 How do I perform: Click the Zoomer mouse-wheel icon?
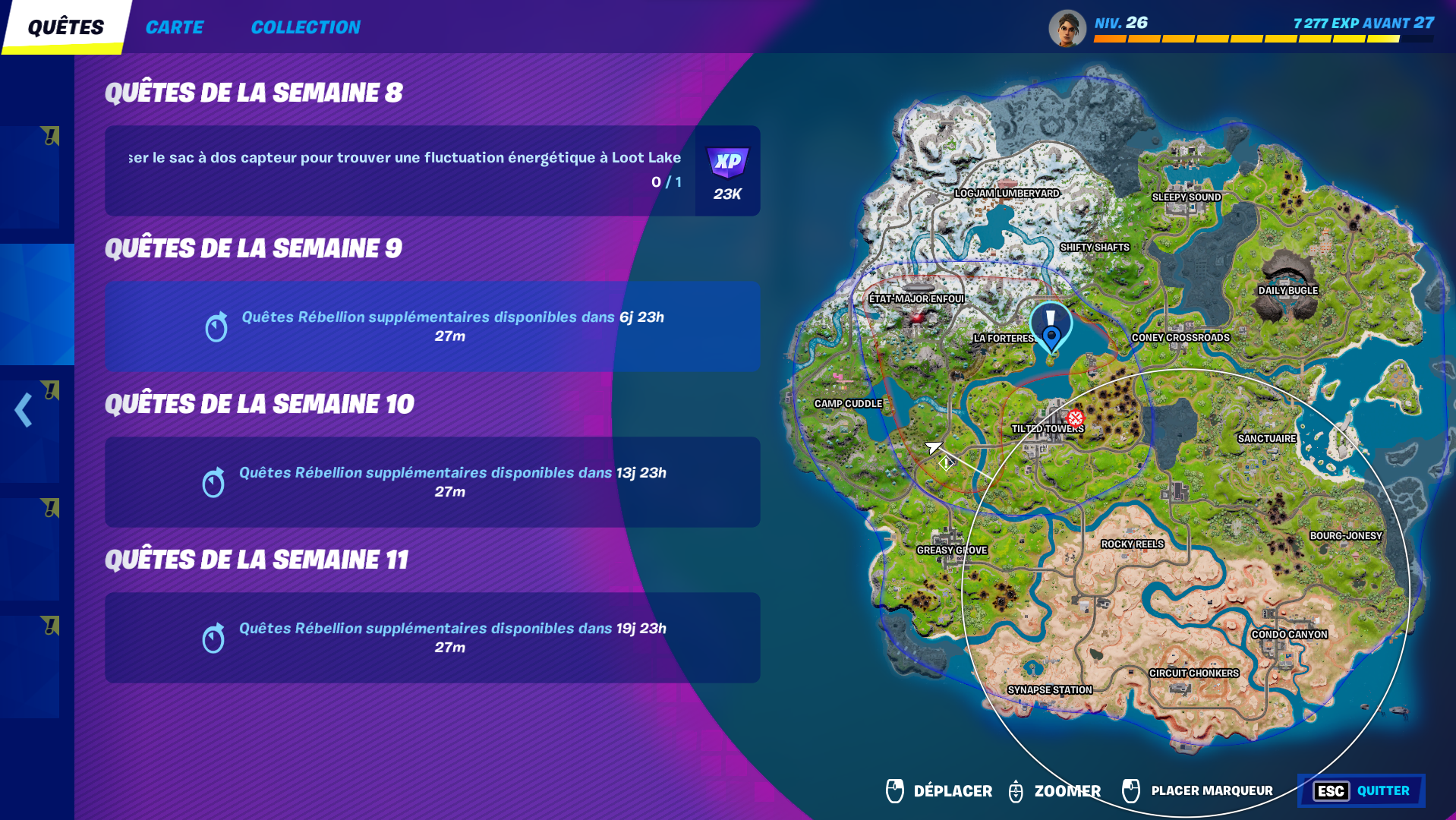pyautogui.click(x=1015, y=790)
